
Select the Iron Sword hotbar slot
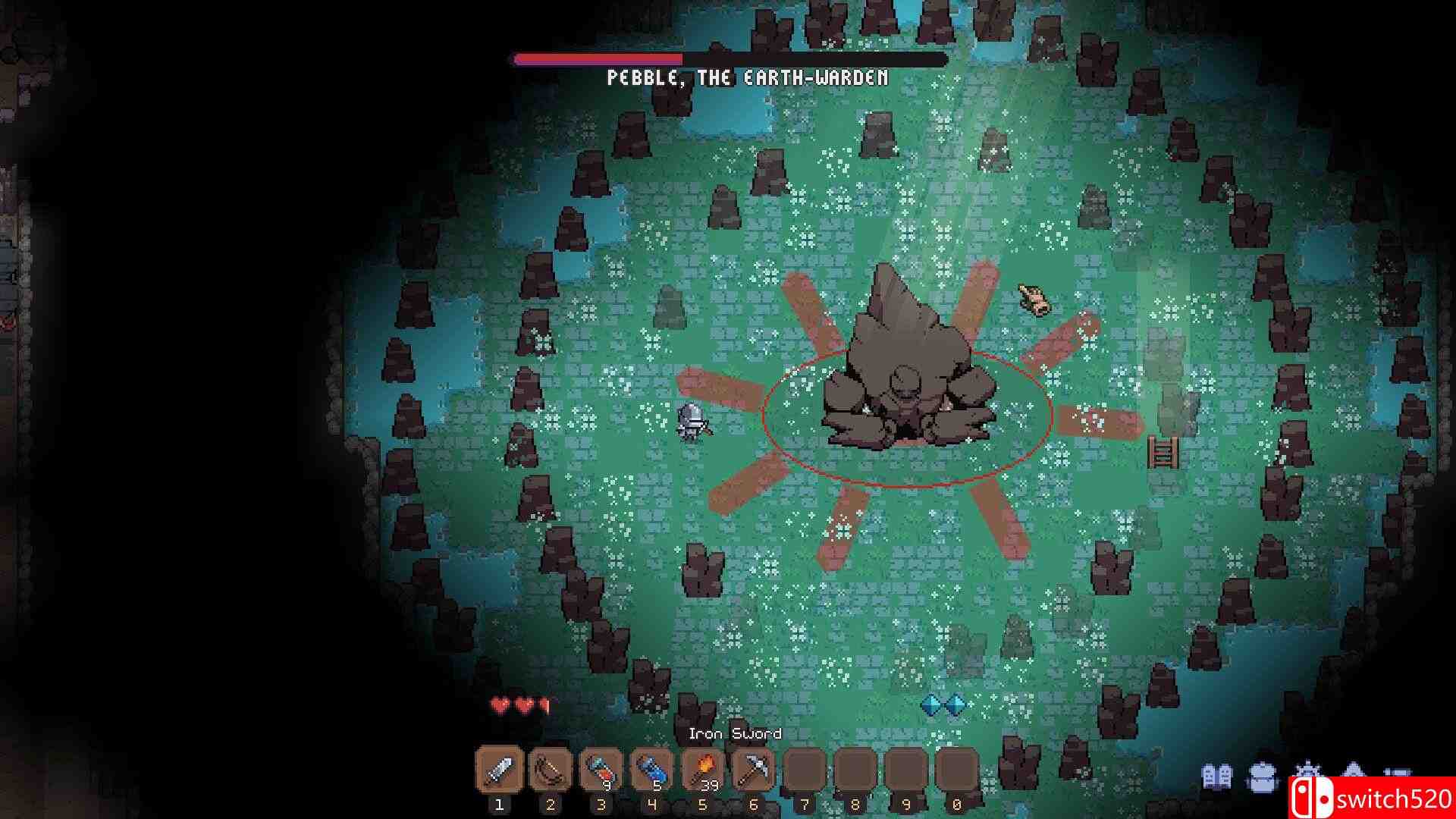499,771
